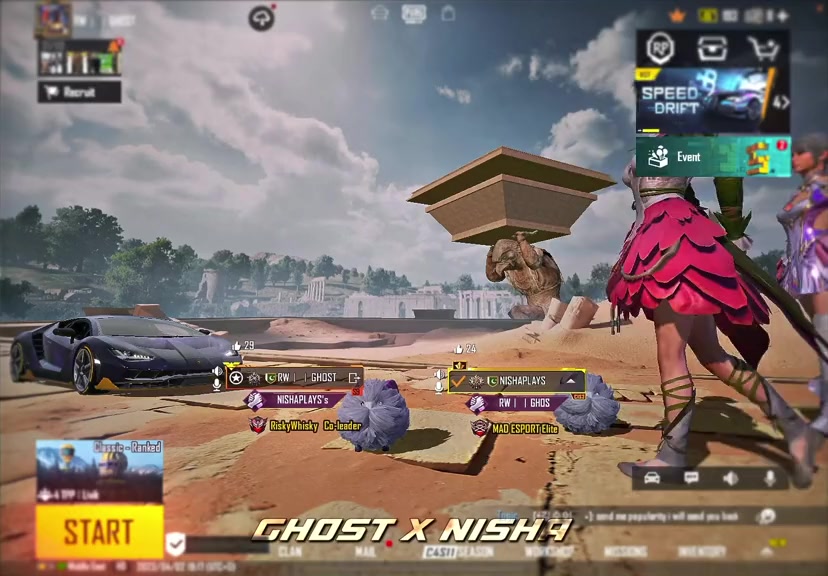
Task: Open the Season menu
Action: [x=473, y=551]
